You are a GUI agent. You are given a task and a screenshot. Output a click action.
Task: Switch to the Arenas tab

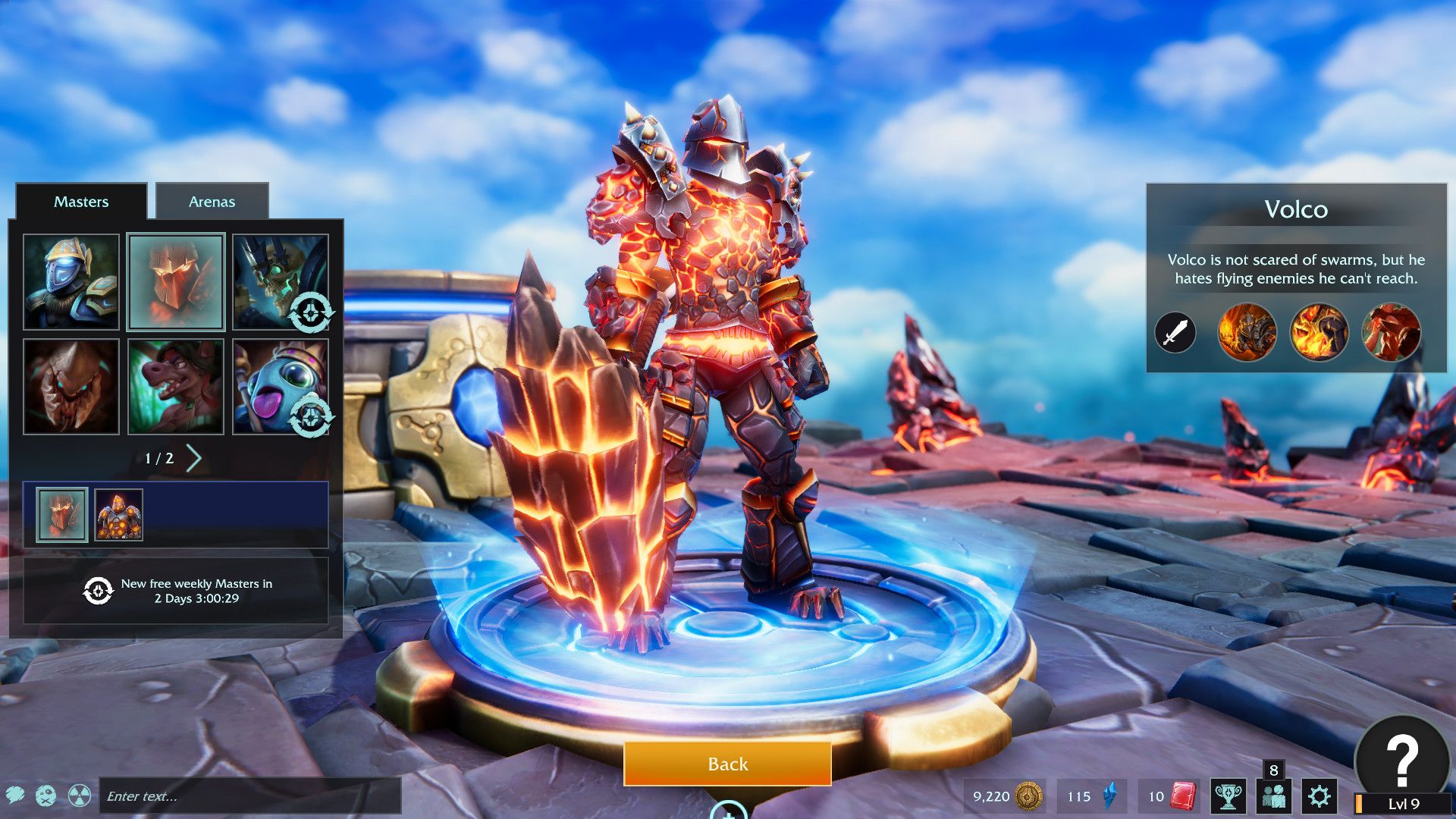coord(212,202)
